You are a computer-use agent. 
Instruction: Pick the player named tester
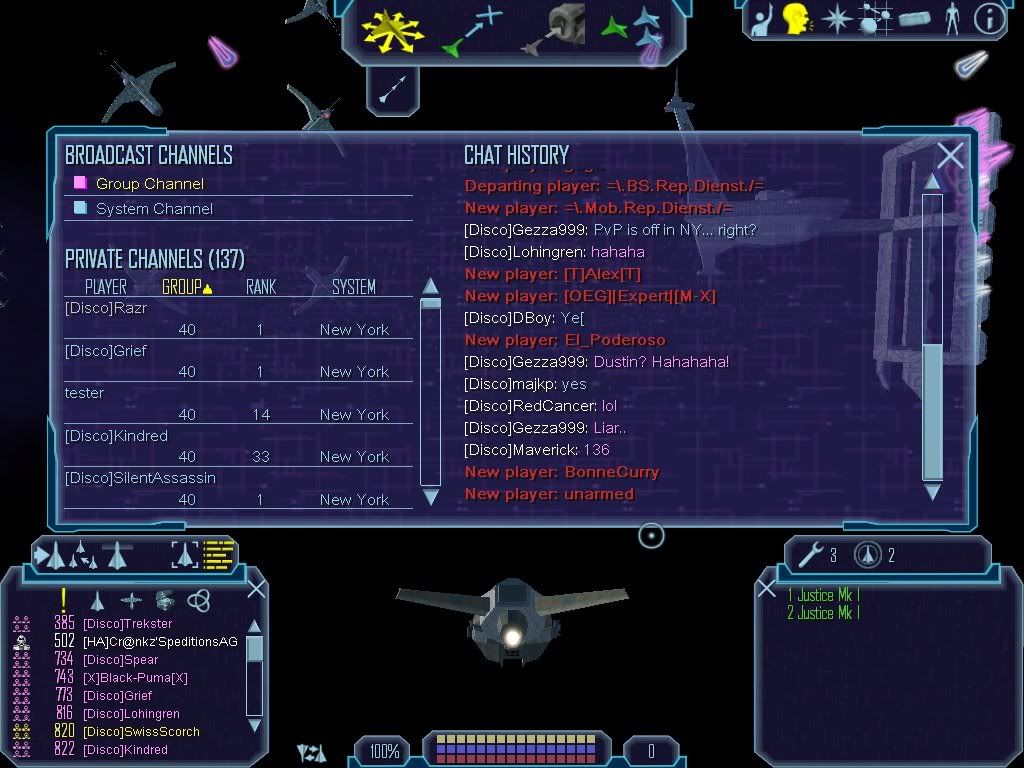point(85,393)
